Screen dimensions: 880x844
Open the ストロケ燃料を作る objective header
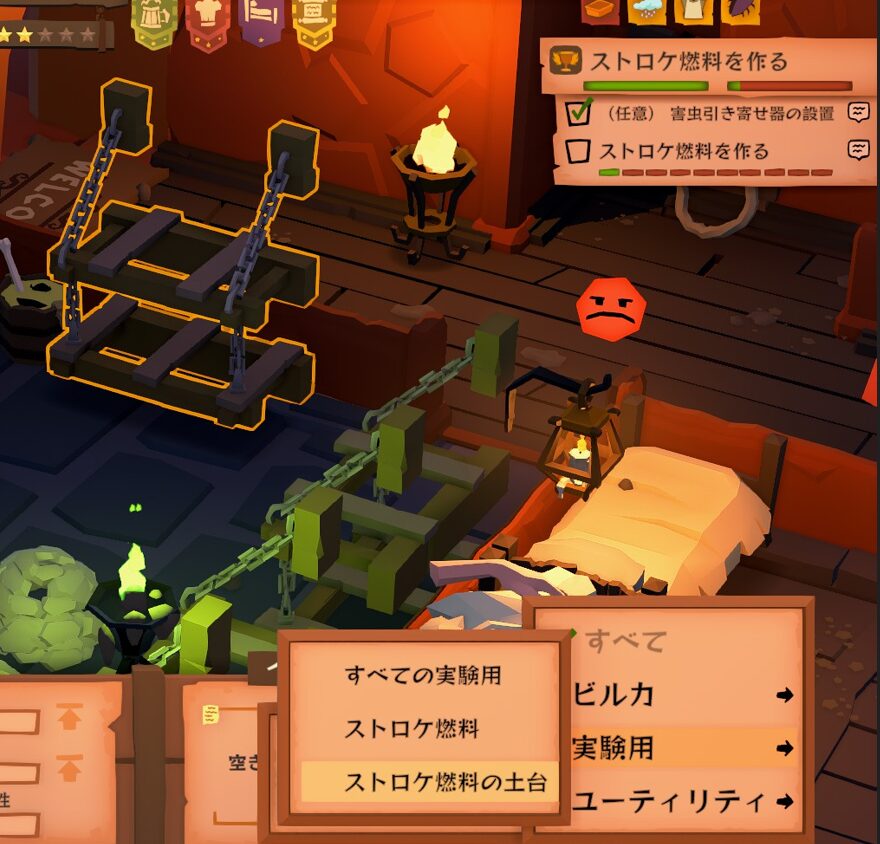(x=689, y=60)
